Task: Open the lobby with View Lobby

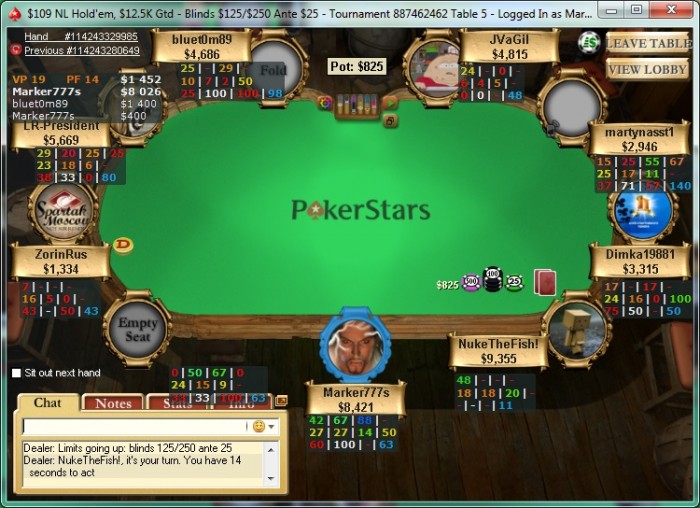Action: pyautogui.click(x=647, y=69)
